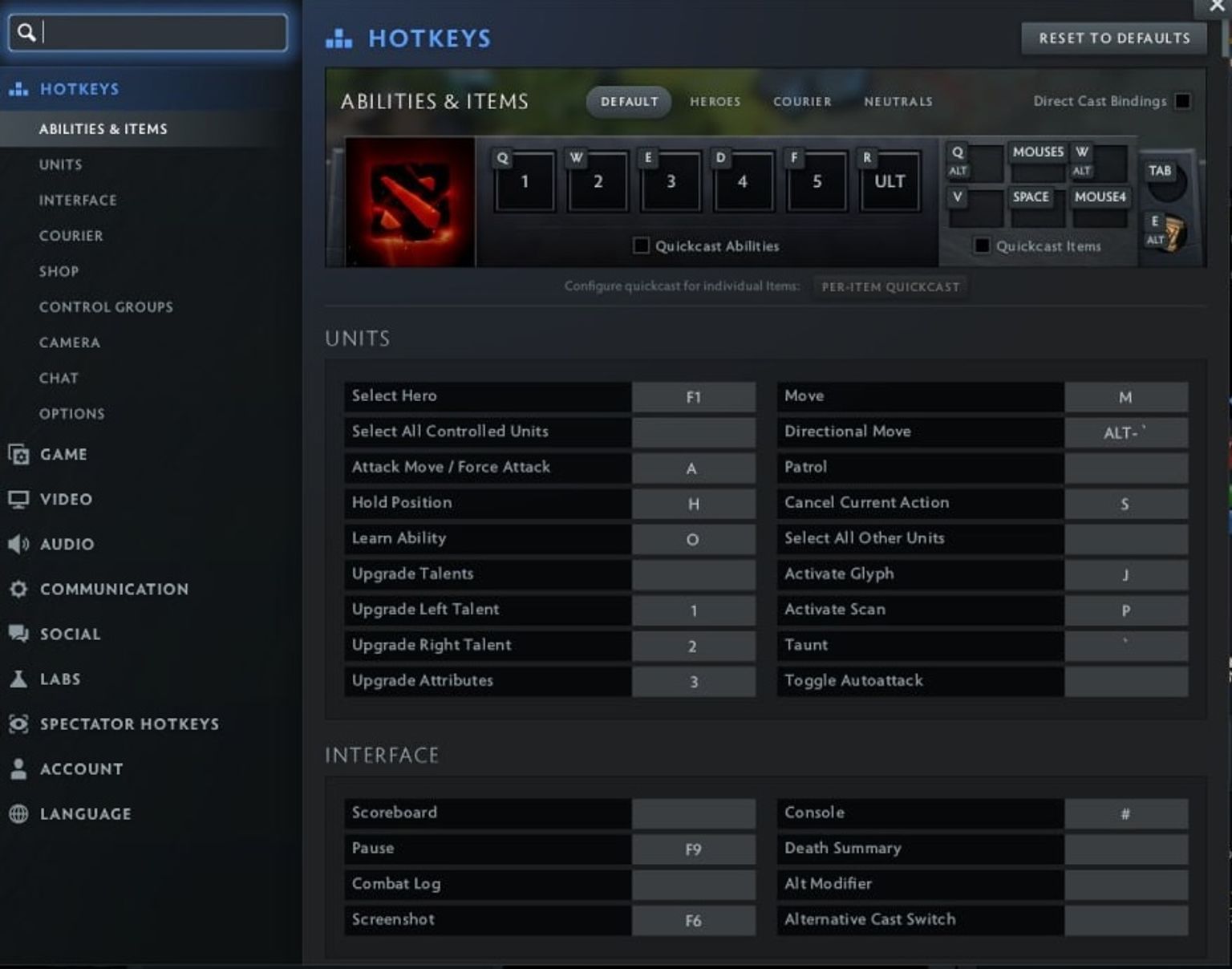The image size is (1232, 969).
Task: Select the Social chat bubble icon
Action: click(x=18, y=634)
